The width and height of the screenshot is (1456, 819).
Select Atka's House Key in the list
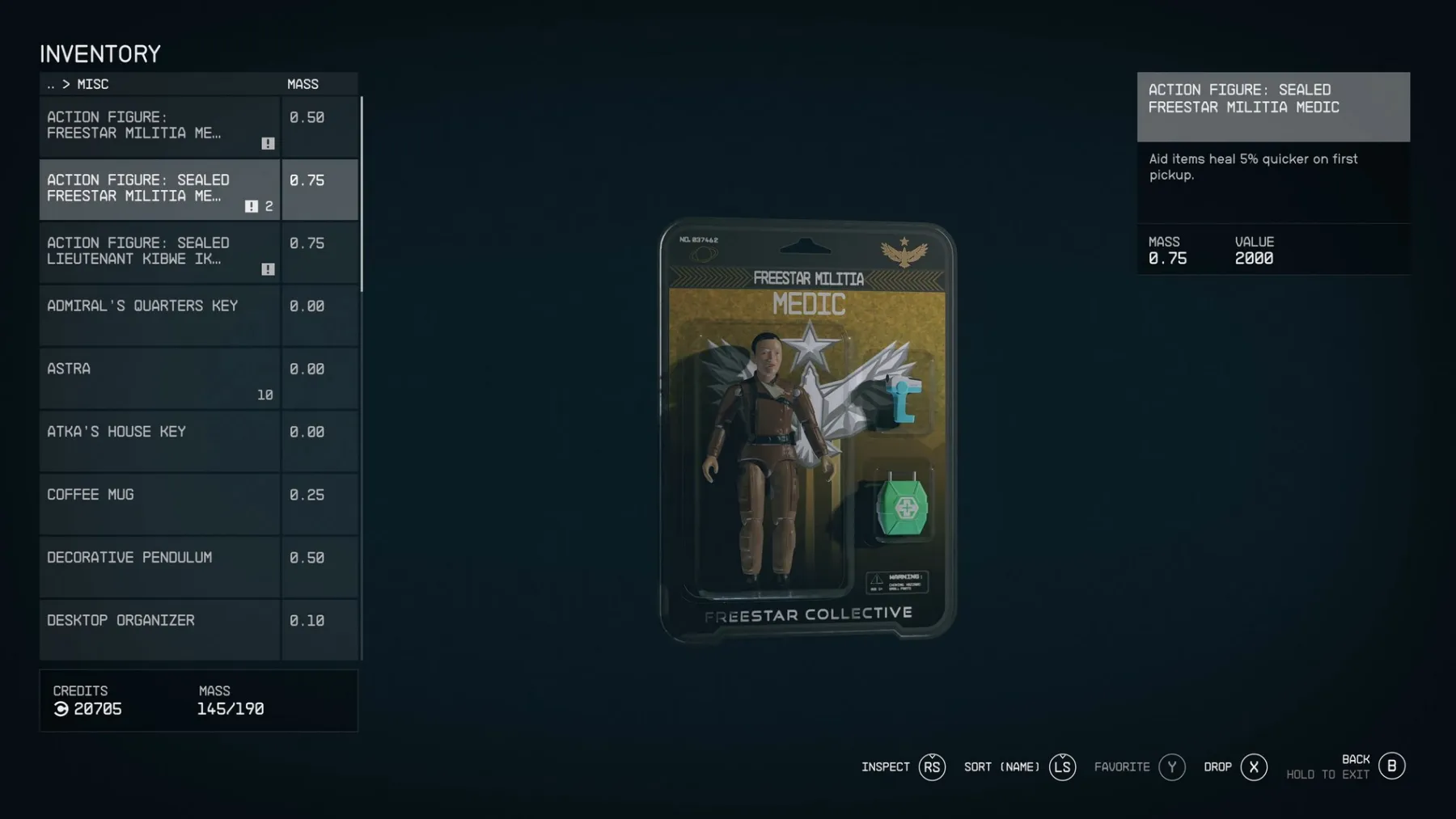coord(159,441)
